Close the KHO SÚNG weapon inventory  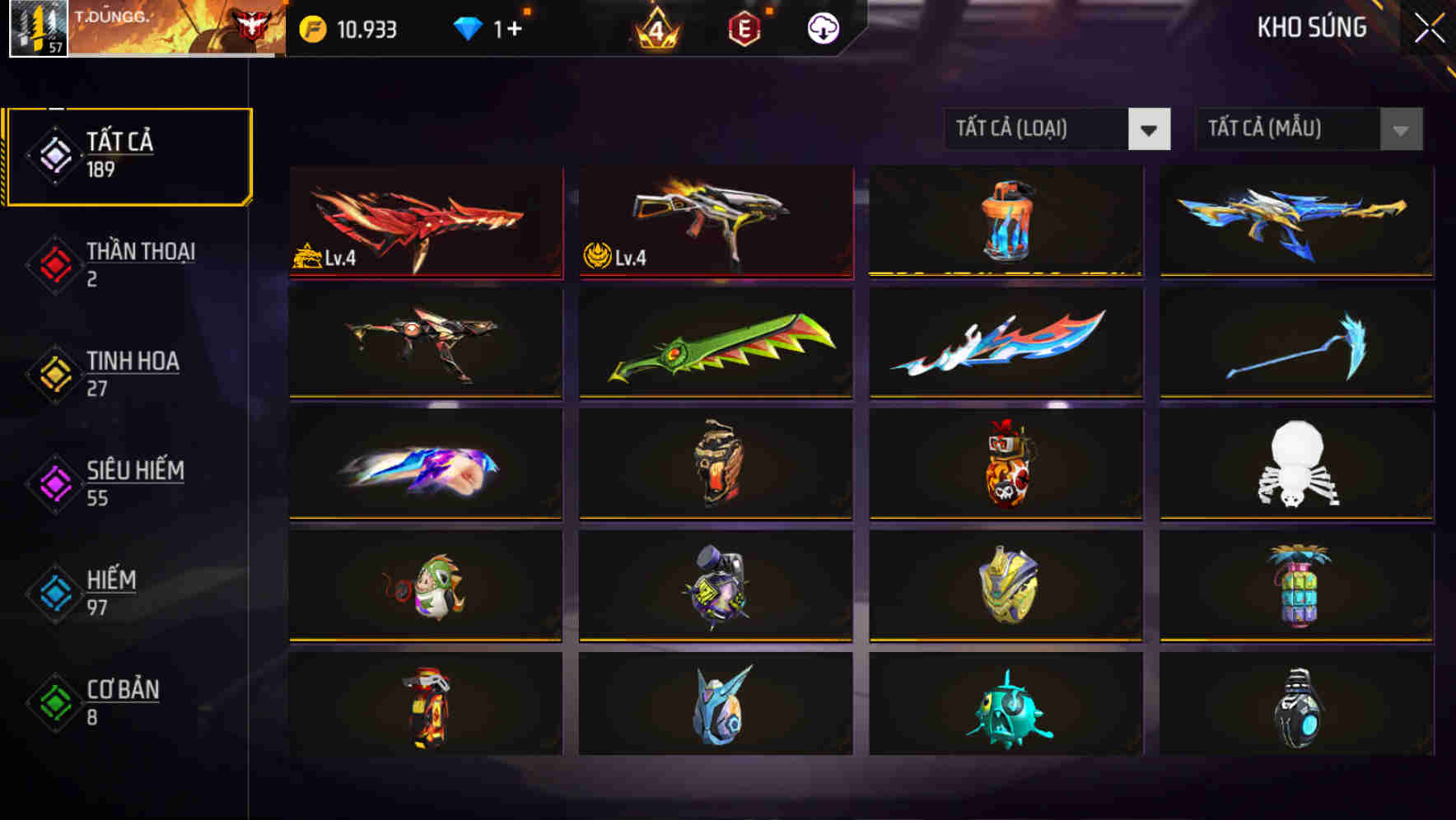pos(1429,29)
